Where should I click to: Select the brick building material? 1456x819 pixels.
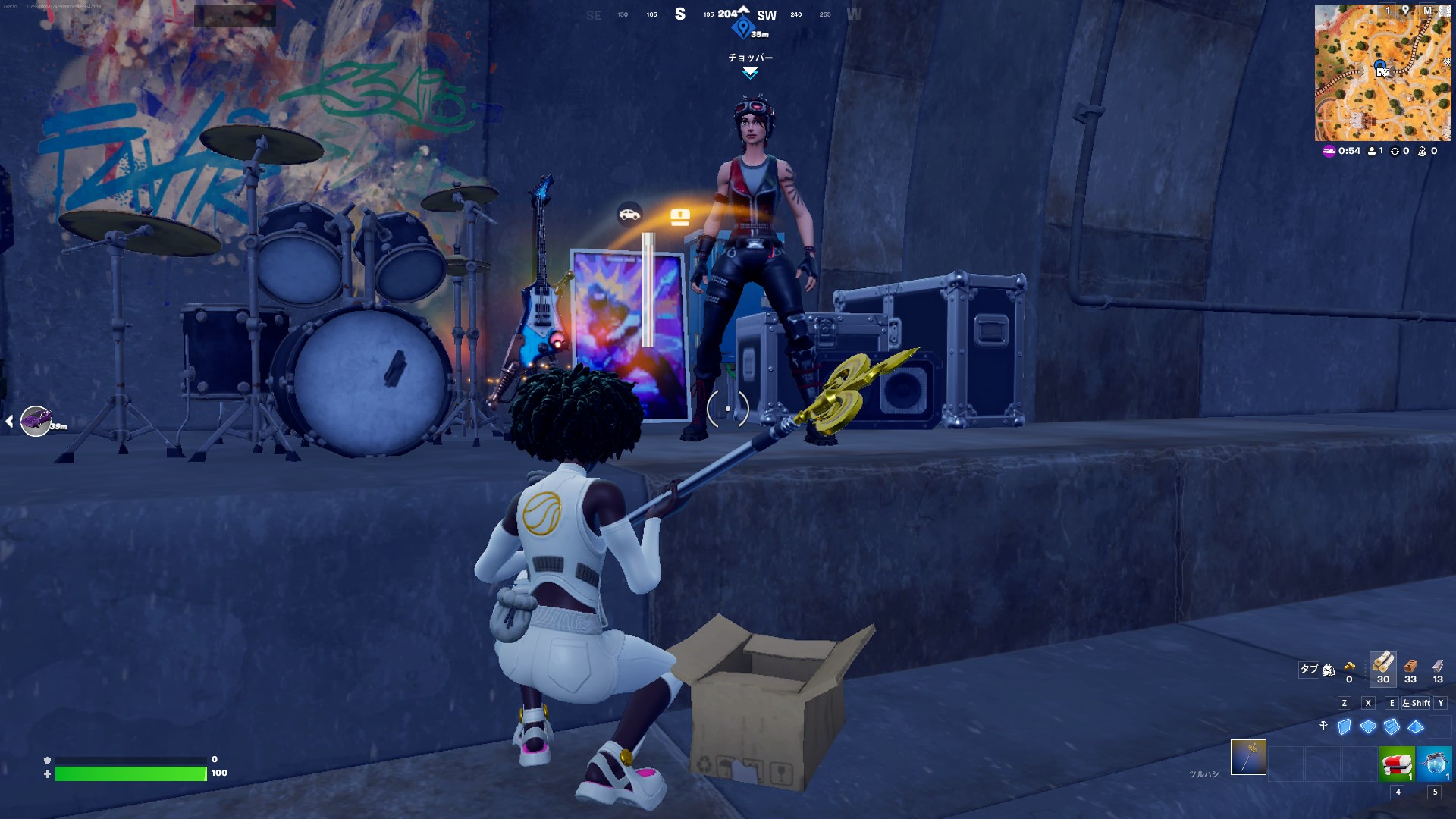click(x=1410, y=666)
